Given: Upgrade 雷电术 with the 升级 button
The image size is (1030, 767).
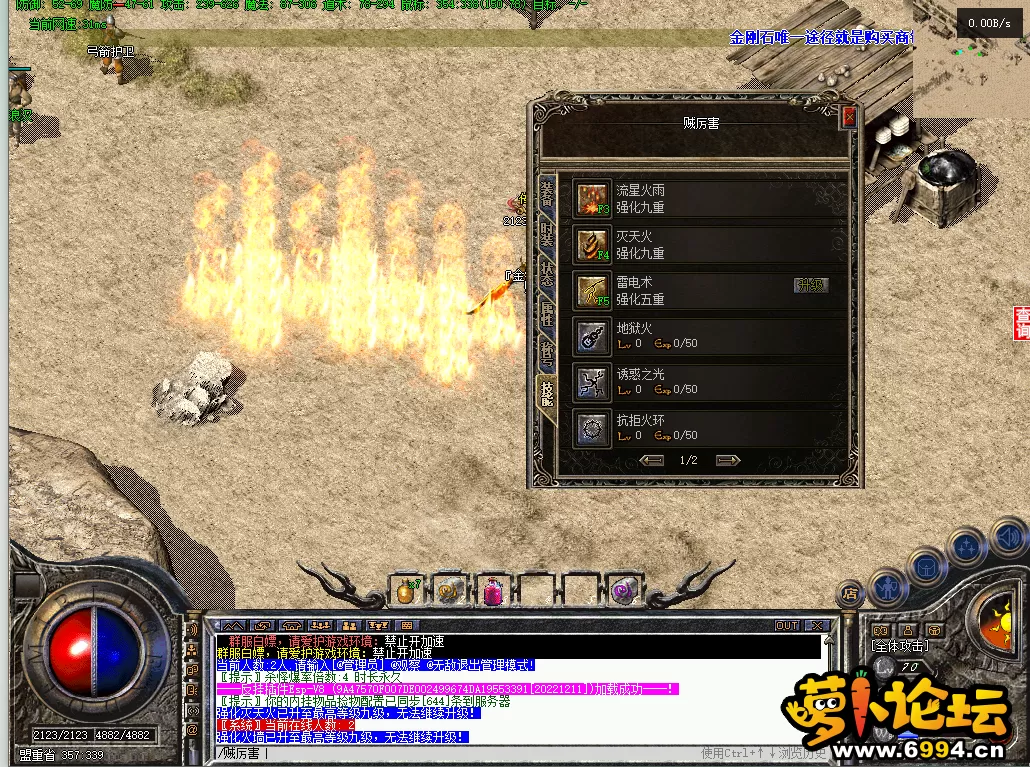Looking at the screenshot, I should (811, 285).
